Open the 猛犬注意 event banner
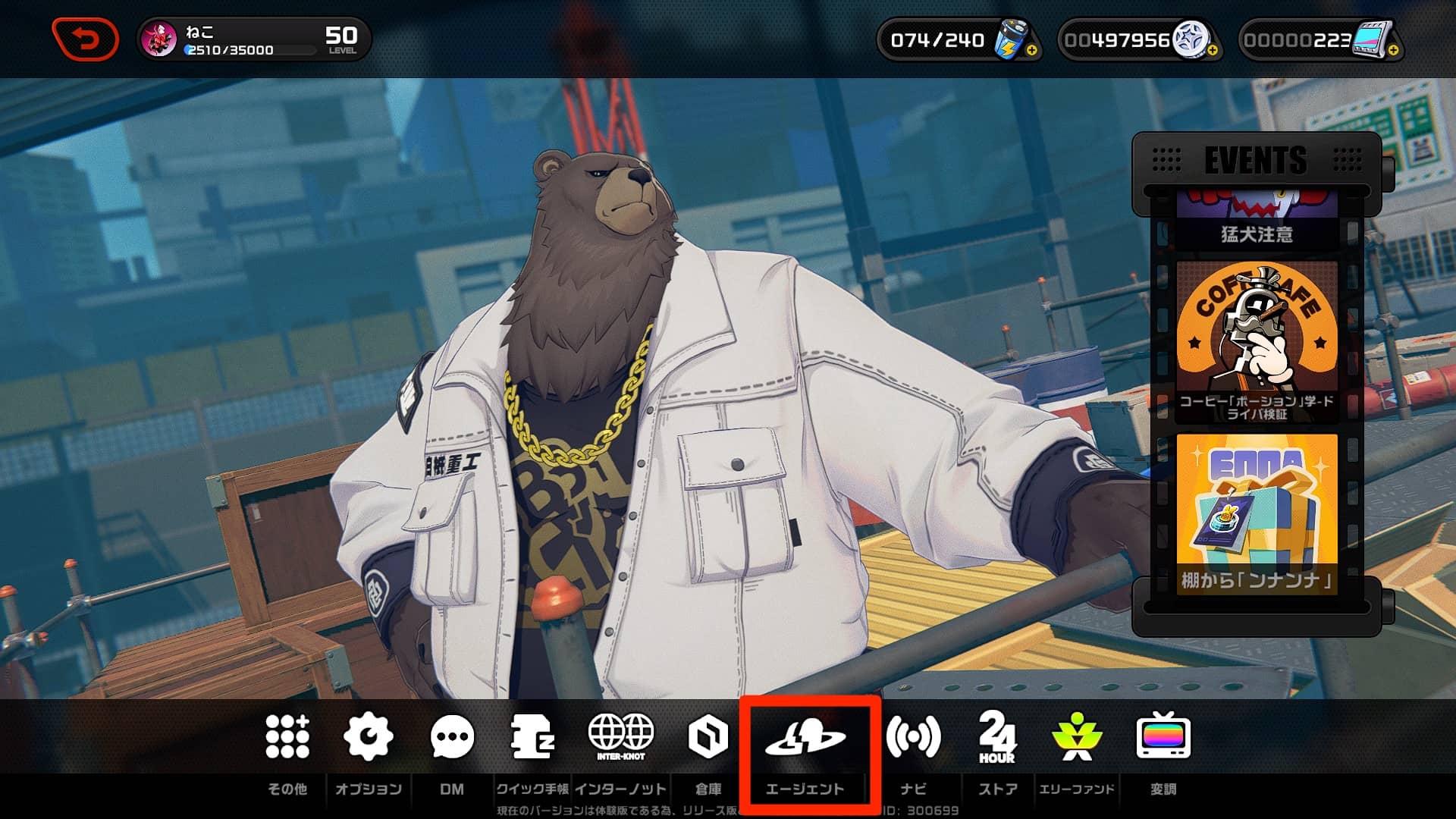 (1257, 220)
